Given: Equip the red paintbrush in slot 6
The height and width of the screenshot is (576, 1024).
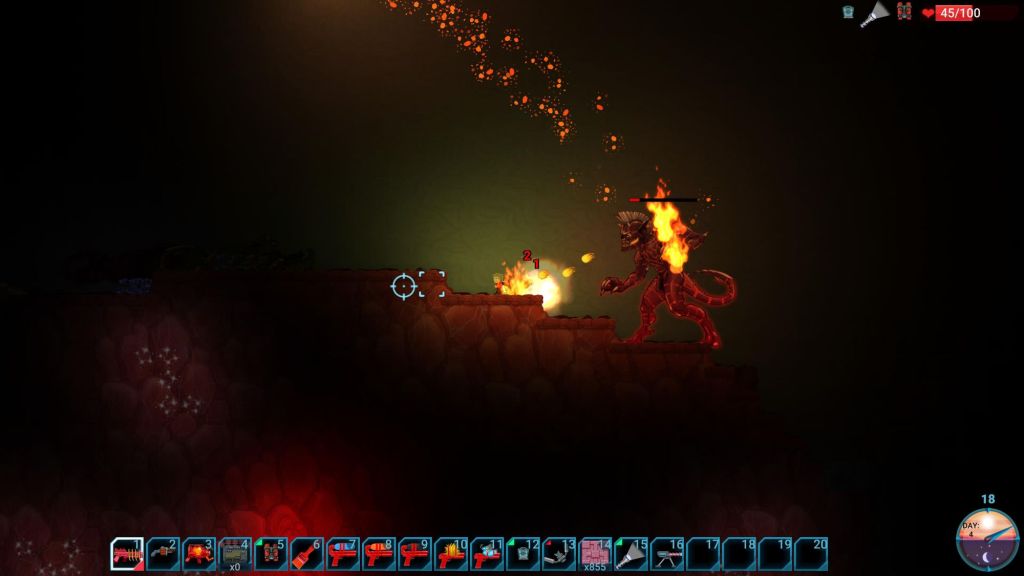Looking at the screenshot, I should (x=307, y=554).
